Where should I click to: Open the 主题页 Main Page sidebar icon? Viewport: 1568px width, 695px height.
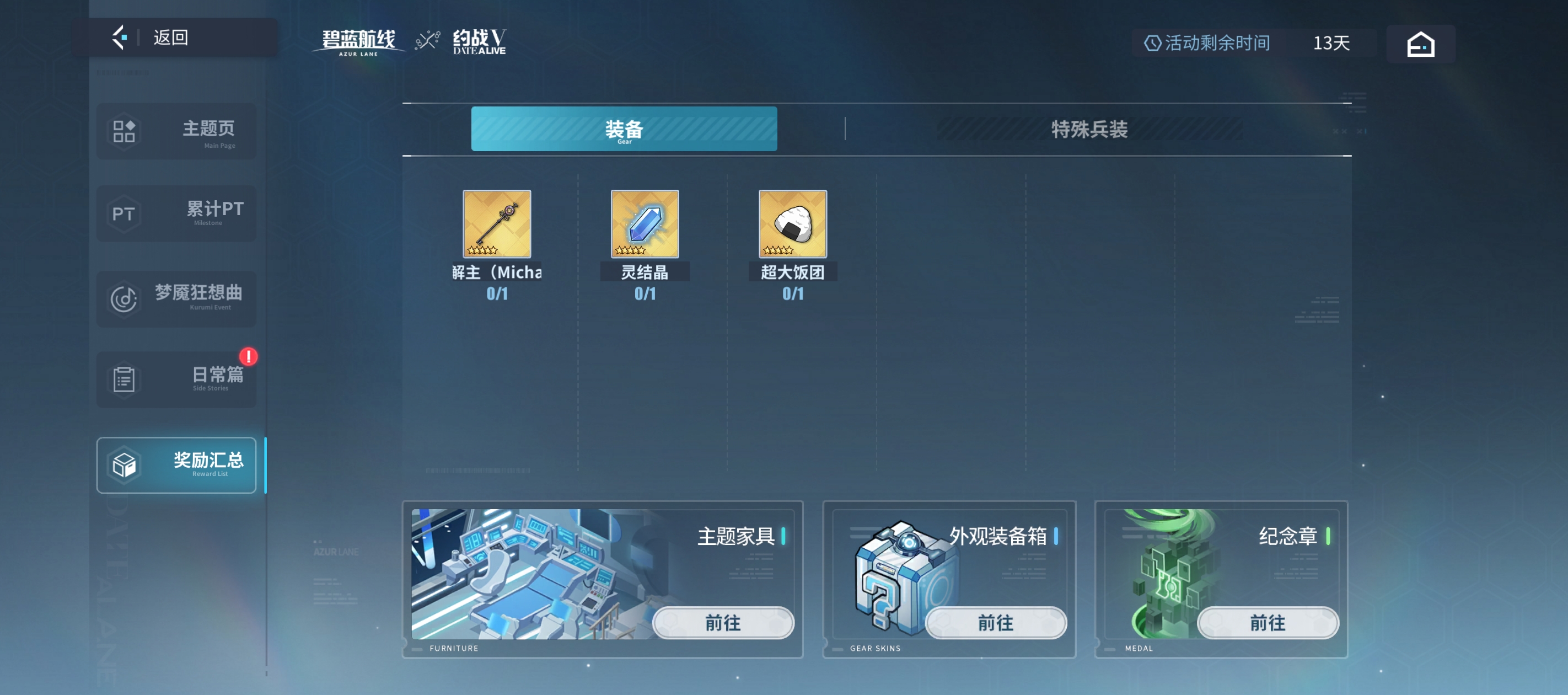click(x=123, y=132)
